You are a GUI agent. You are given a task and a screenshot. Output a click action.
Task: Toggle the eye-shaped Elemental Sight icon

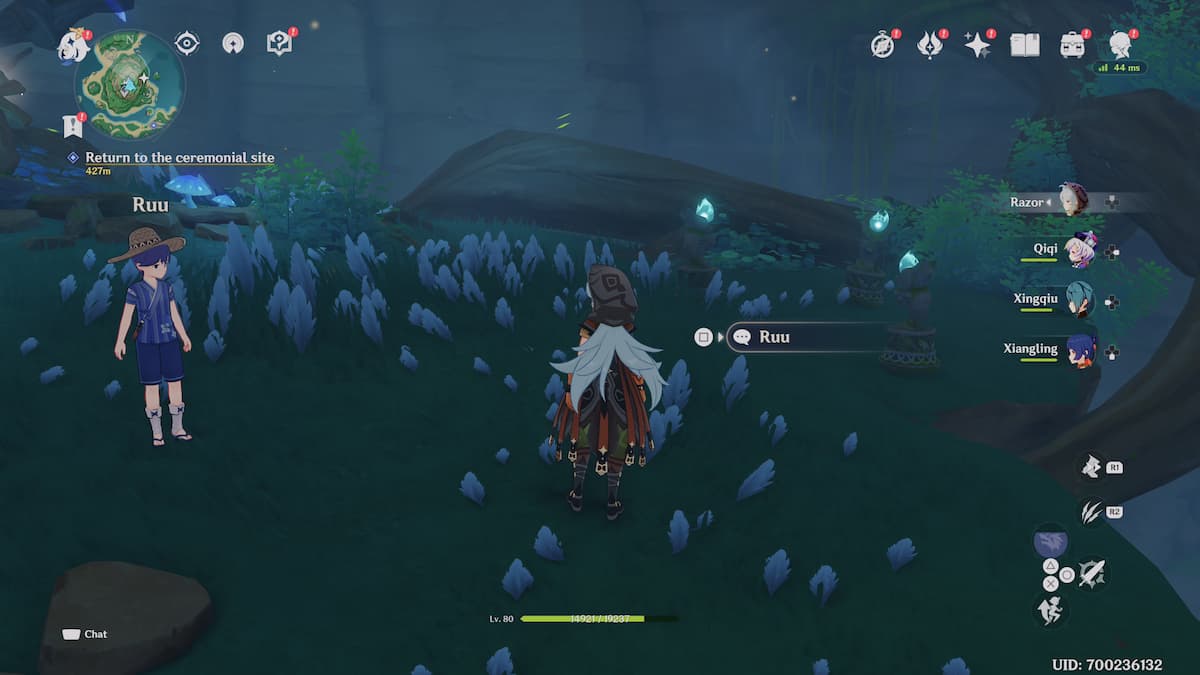click(186, 43)
